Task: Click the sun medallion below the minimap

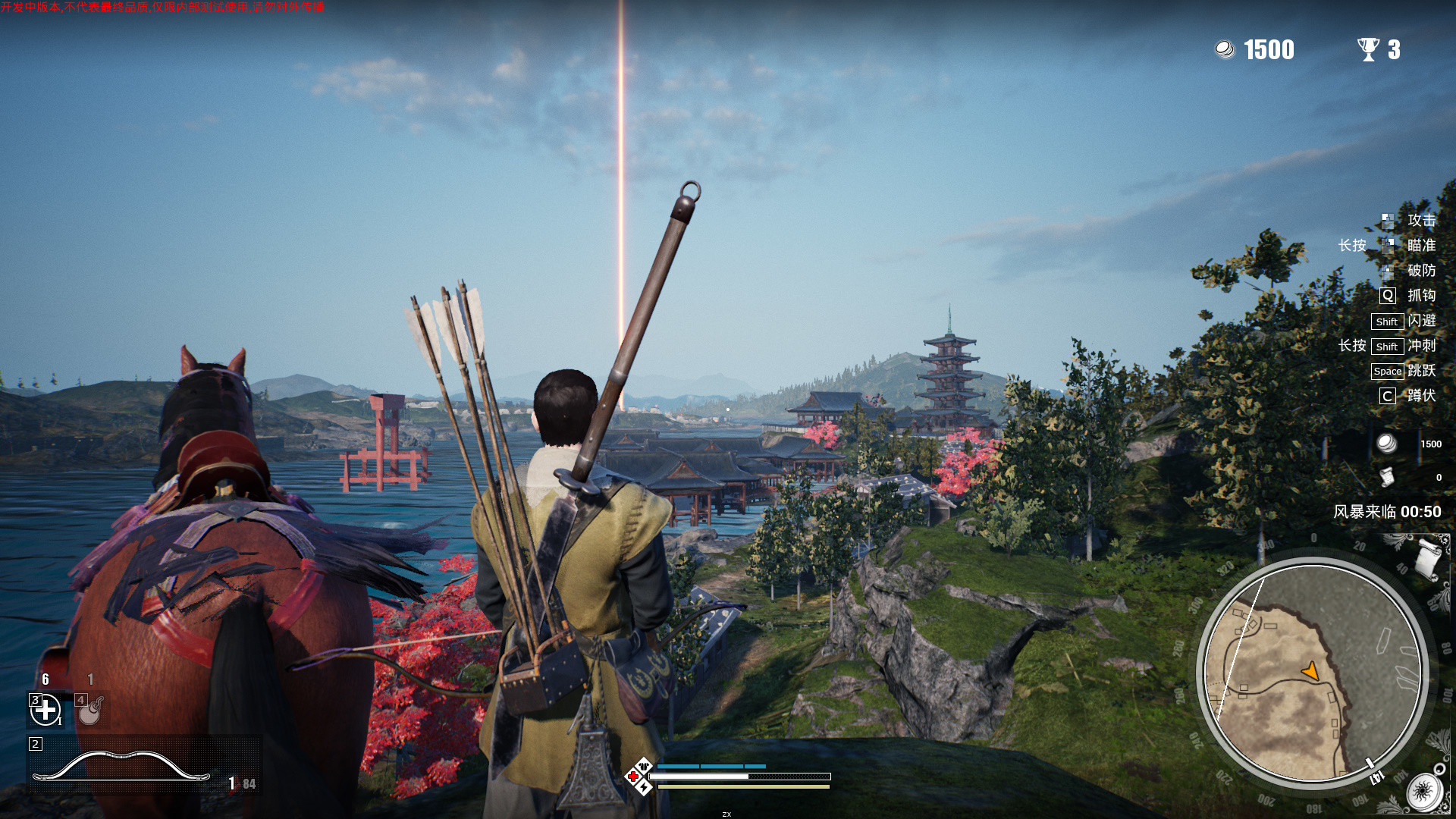Action: pos(1423,793)
